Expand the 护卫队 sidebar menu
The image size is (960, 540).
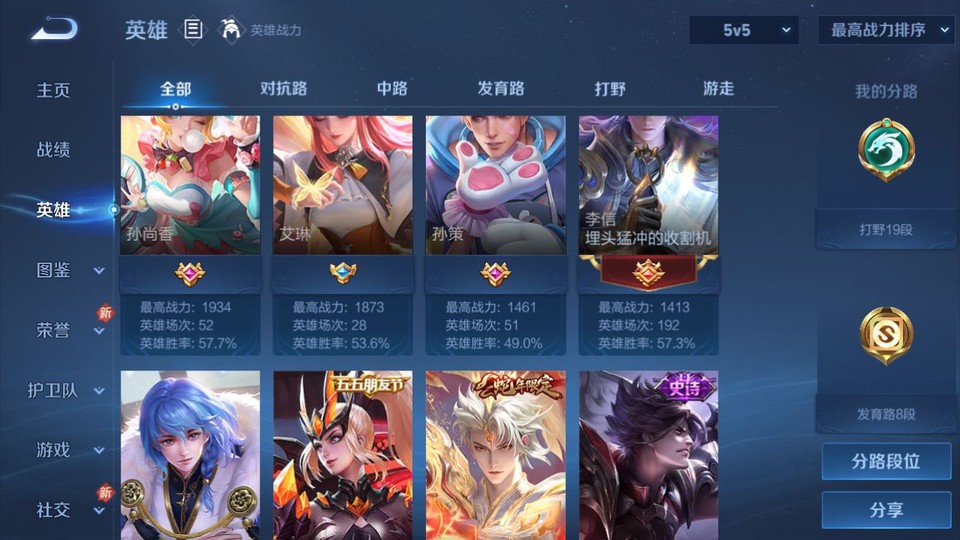[68, 390]
